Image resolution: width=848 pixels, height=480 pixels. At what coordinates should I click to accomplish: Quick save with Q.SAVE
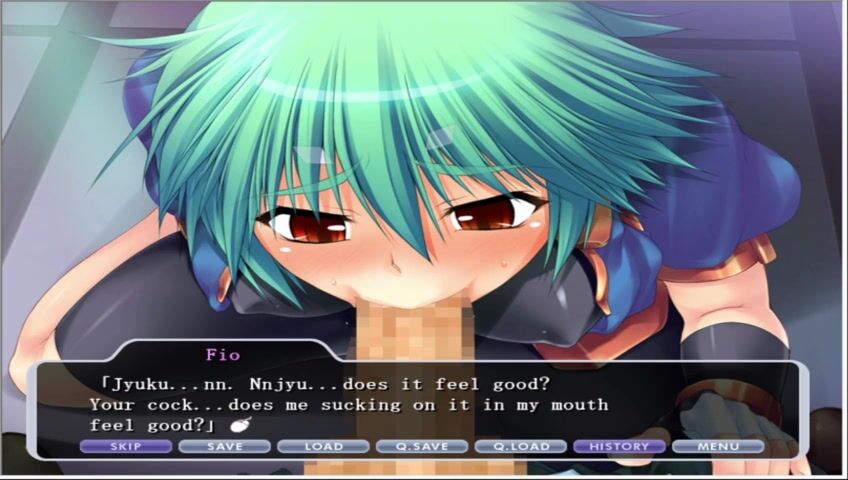[422, 446]
